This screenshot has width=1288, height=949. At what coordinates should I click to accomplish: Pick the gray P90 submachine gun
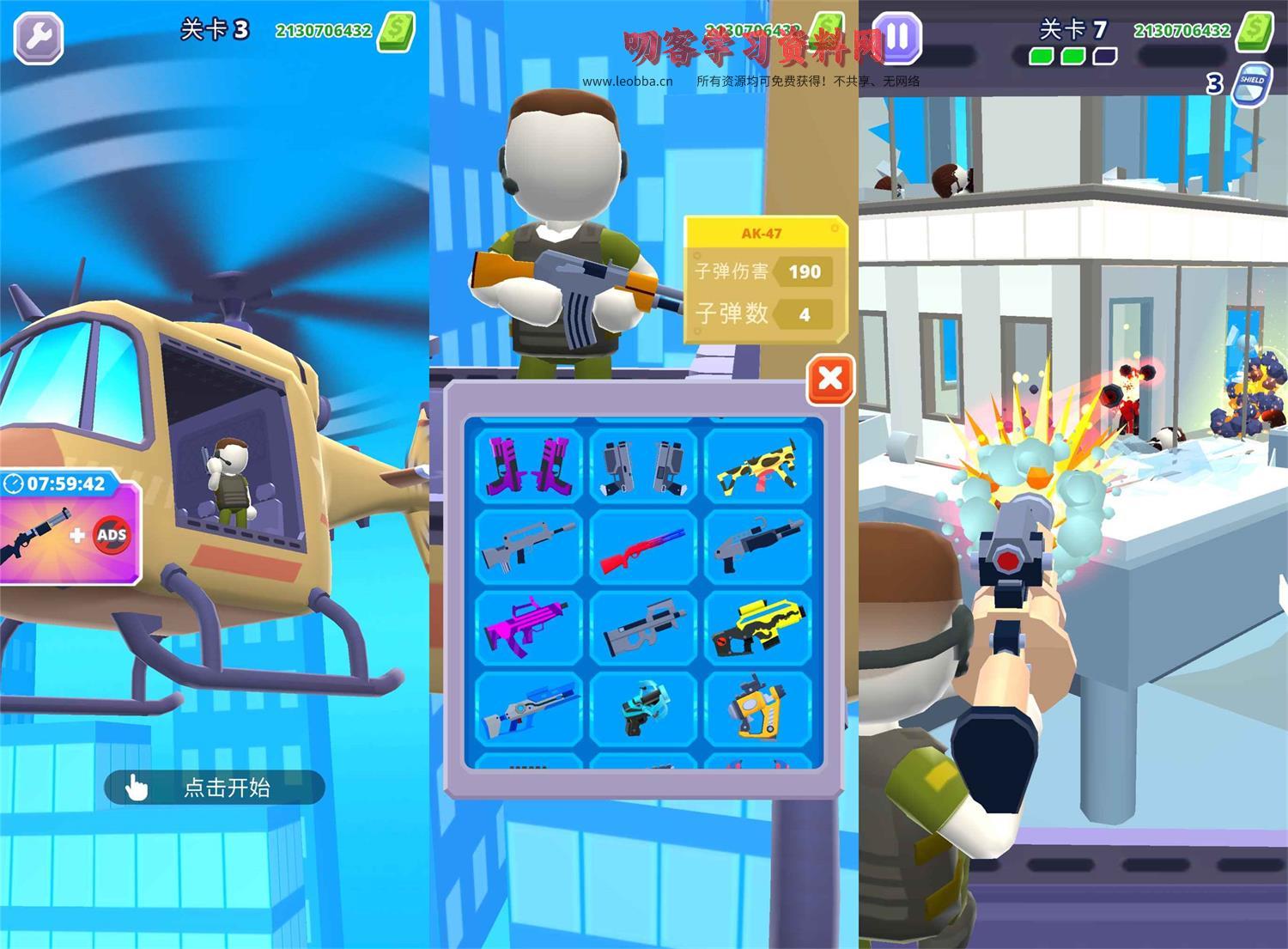[644, 627]
